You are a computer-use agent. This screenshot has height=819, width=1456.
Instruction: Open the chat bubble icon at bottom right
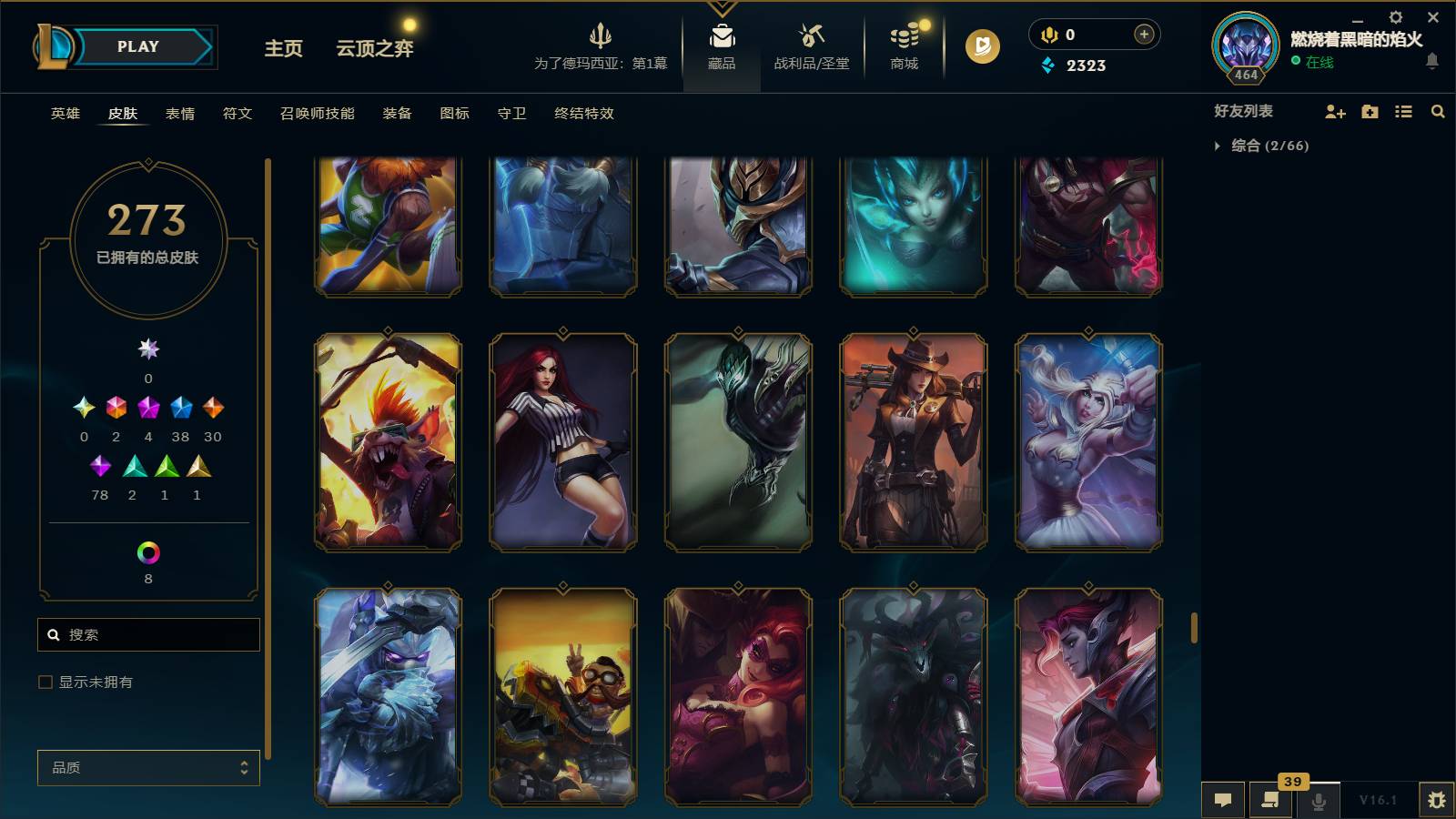click(1223, 799)
